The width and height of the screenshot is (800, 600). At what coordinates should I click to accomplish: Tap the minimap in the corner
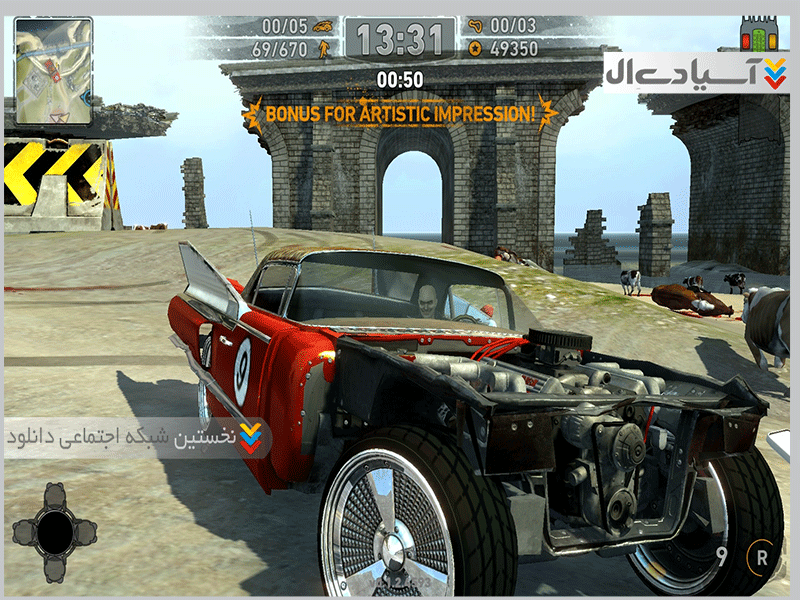tap(53, 71)
